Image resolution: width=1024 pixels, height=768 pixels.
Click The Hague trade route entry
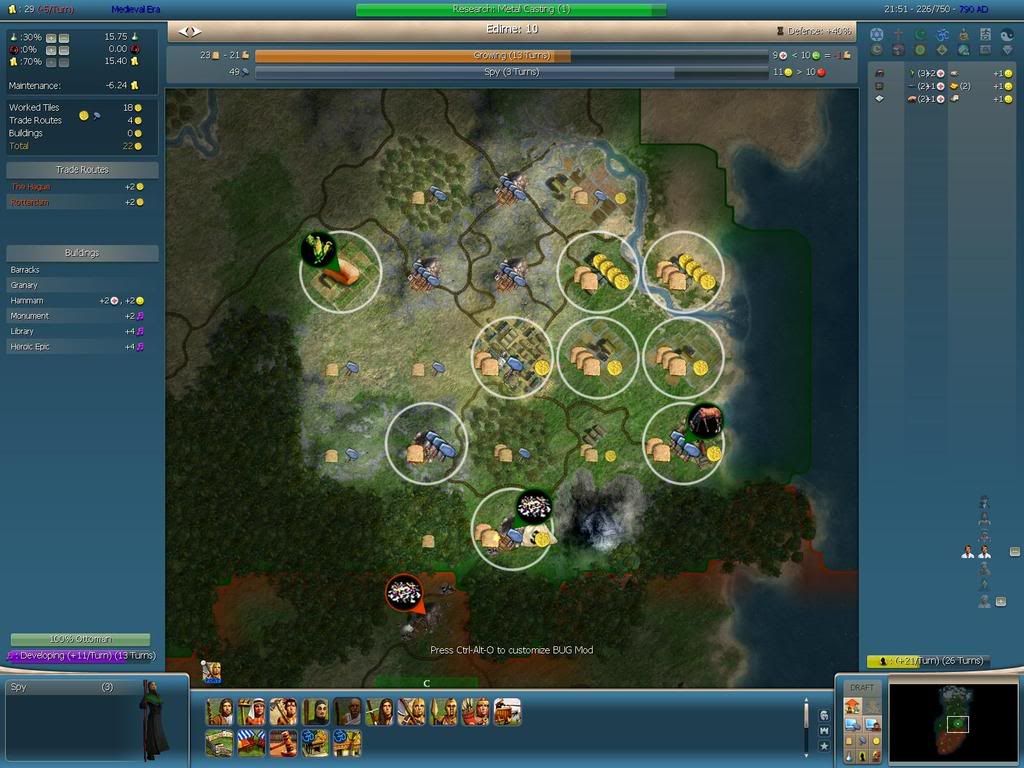coord(31,187)
